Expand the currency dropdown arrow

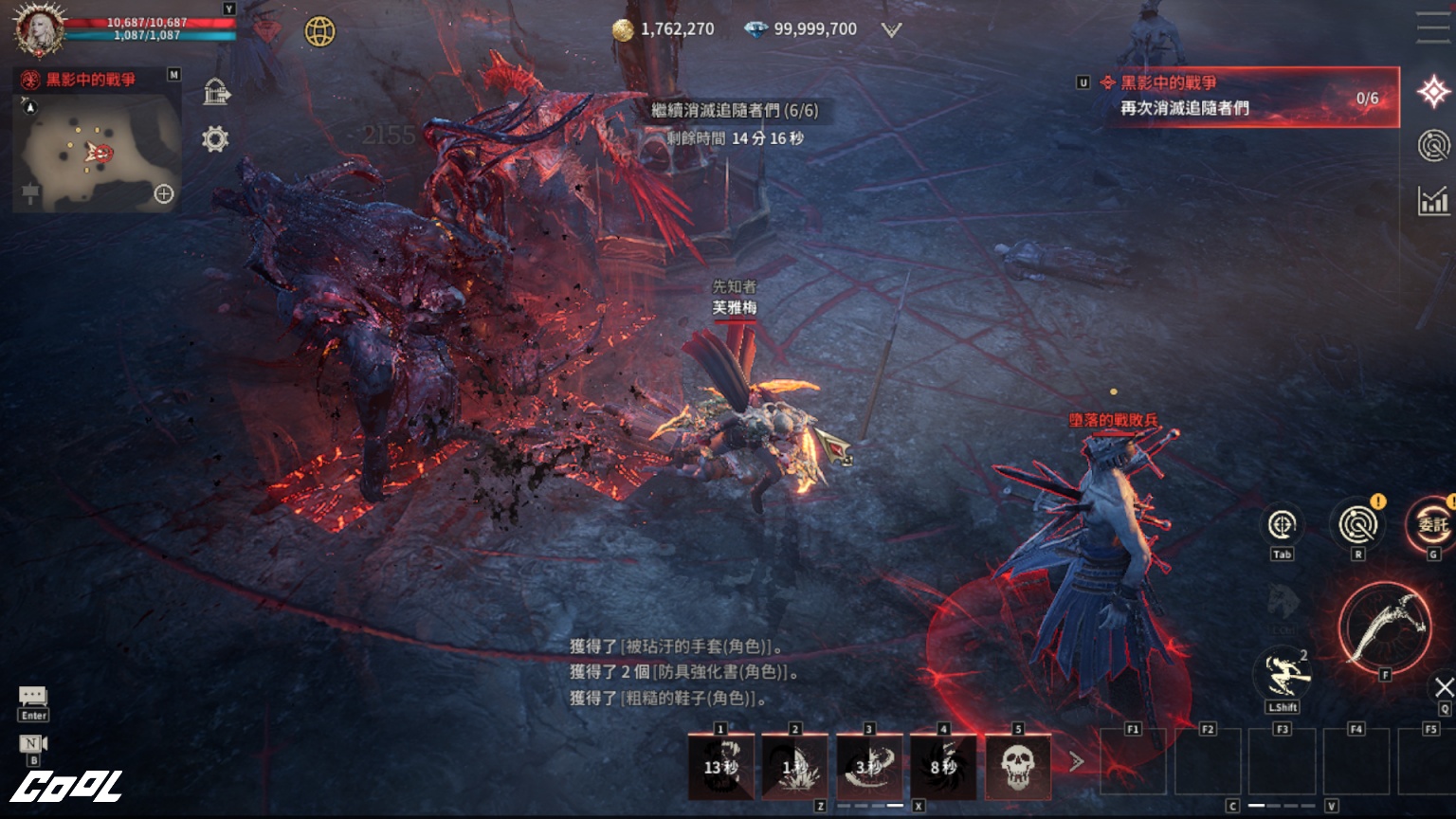point(891,30)
